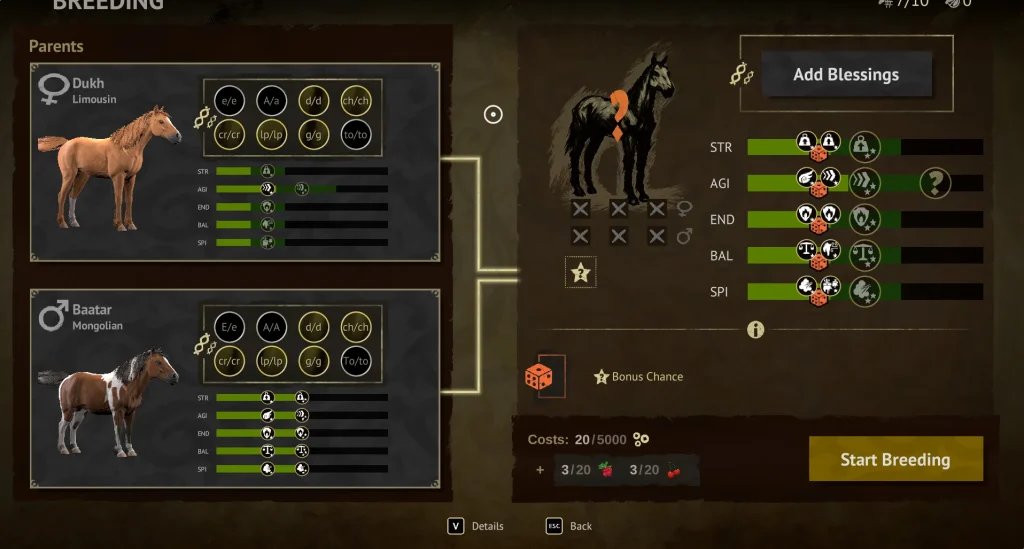Click Dukh's ch/ch gene circle
The width and height of the screenshot is (1024, 549).
355,100
